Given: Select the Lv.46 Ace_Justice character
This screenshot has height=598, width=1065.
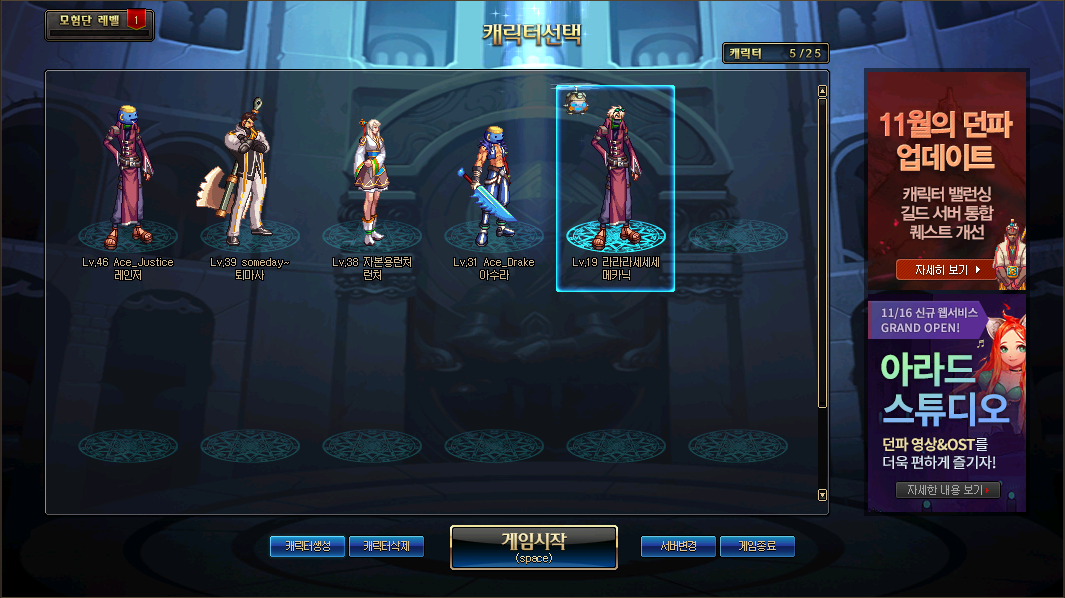Looking at the screenshot, I should click(x=127, y=180).
